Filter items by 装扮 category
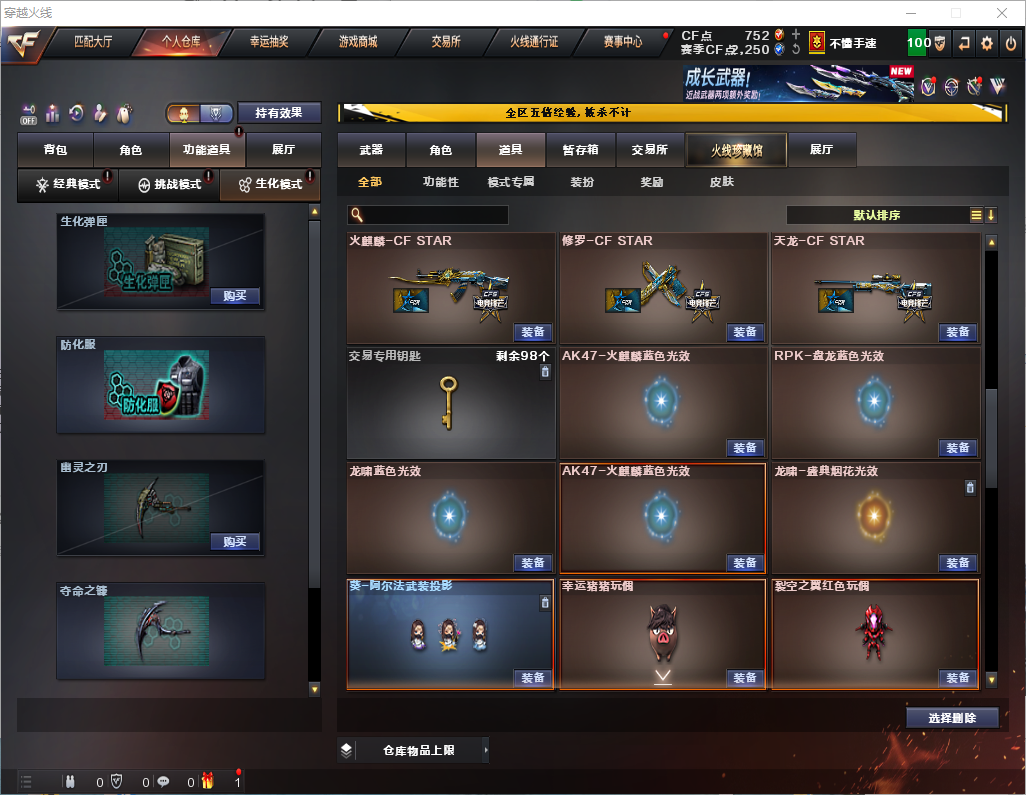This screenshot has height=795, width=1026. point(582,182)
